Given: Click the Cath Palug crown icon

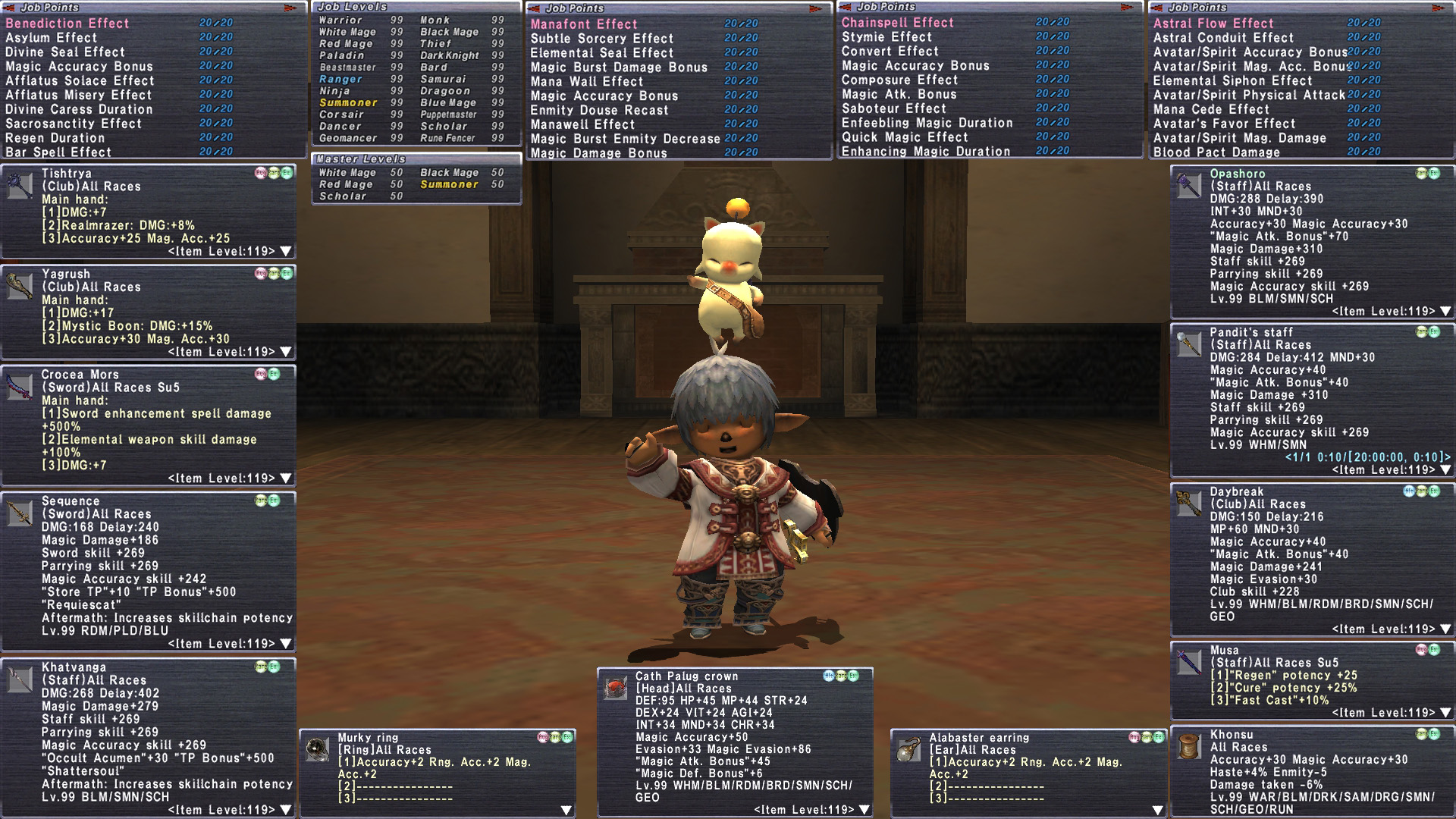Looking at the screenshot, I should tap(614, 688).
